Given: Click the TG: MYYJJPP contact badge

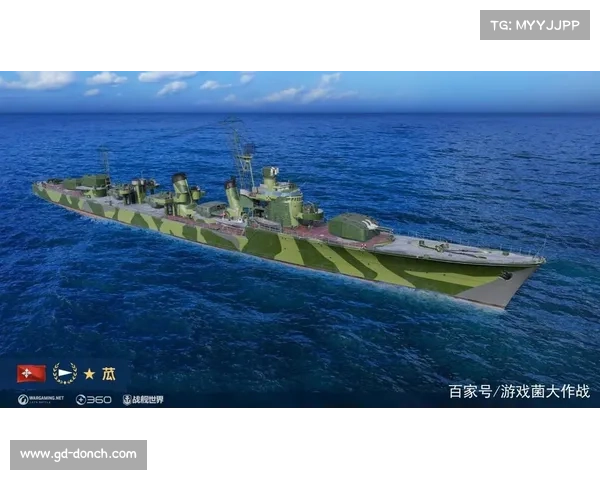Looking at the screenshot, I should (535, 24).
